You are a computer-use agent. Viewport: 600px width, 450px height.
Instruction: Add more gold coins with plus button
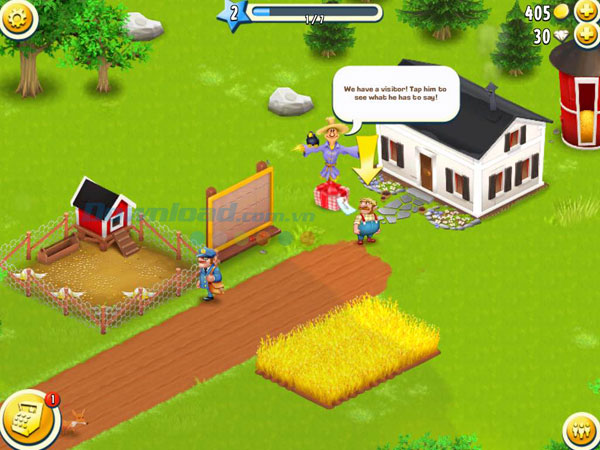point(585,12)
